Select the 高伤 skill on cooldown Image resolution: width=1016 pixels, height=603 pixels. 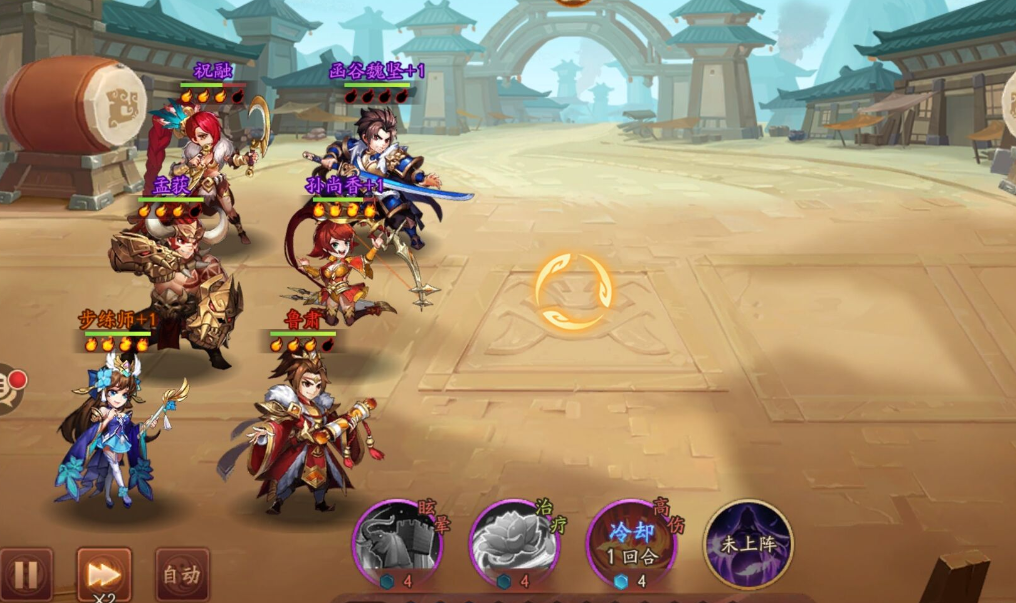[632, 545]
